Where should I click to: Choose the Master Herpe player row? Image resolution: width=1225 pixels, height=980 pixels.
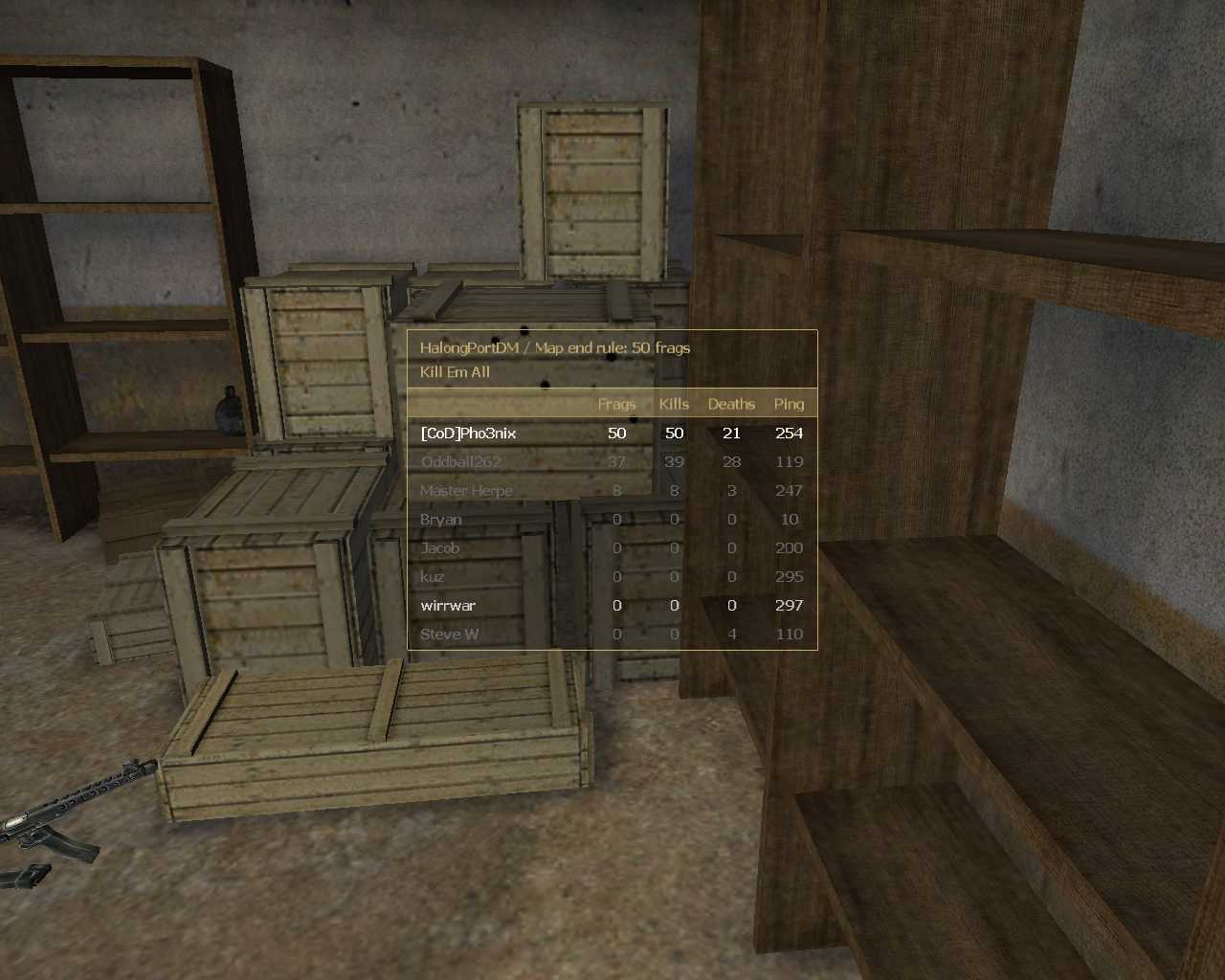pyautogui.click(x=466, y=491)
